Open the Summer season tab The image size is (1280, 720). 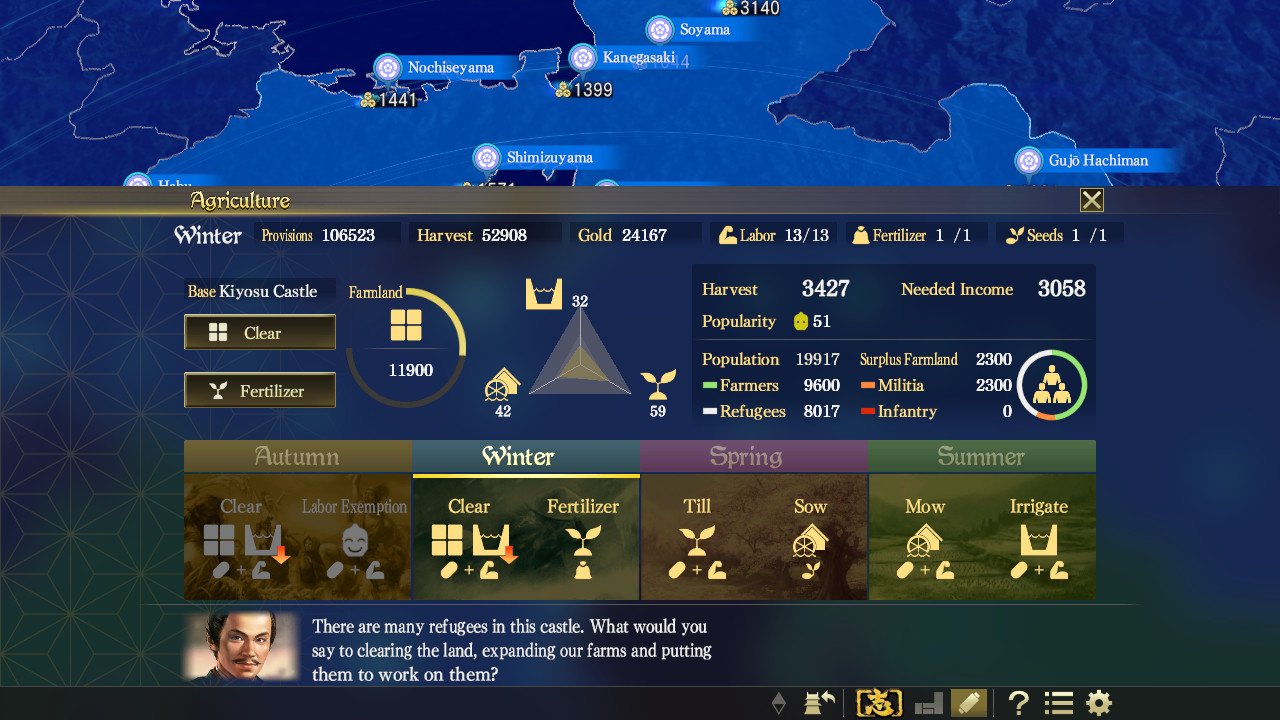tap(981, 457)
